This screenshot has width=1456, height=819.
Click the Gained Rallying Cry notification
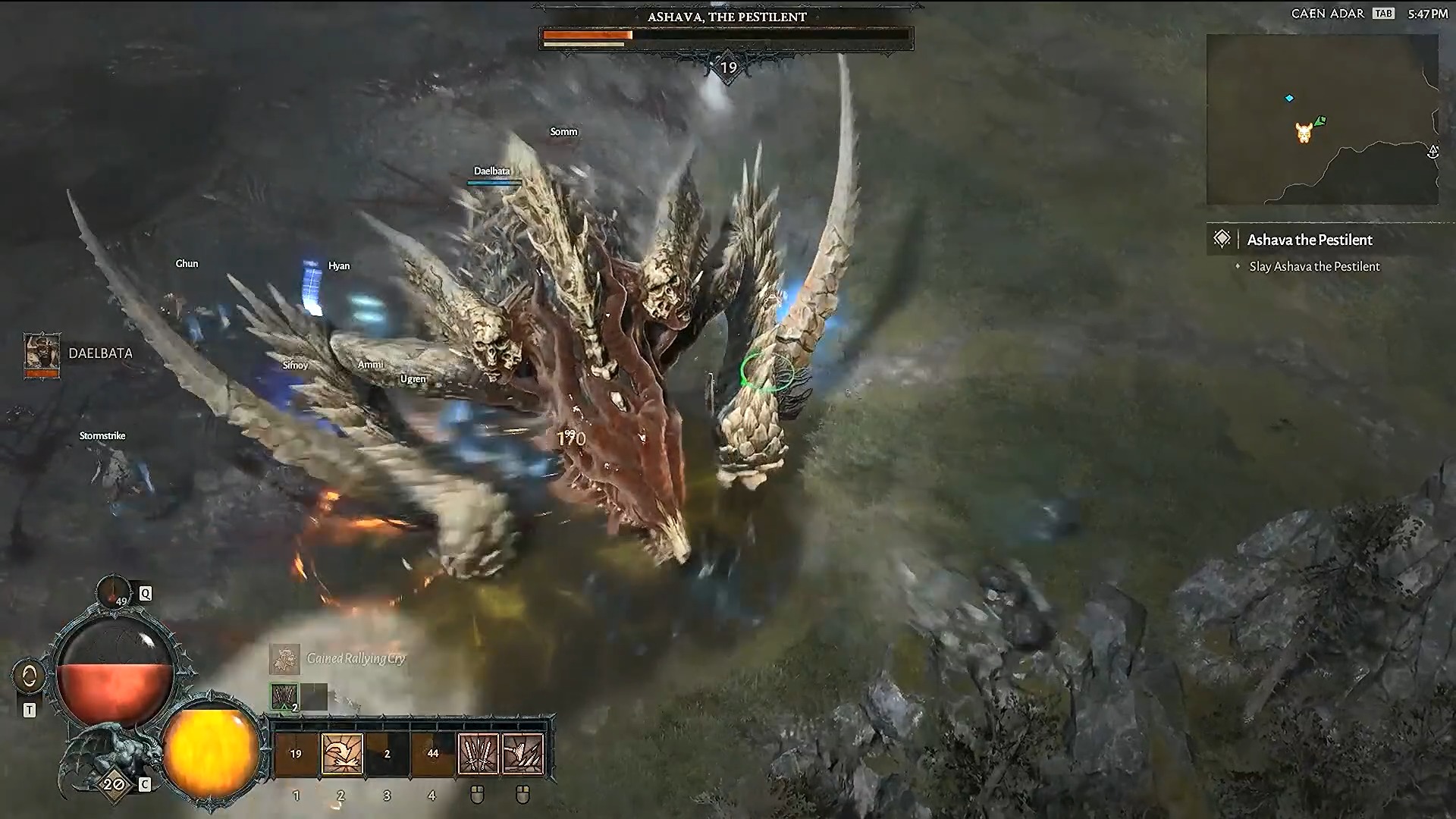tap(356, 660)
